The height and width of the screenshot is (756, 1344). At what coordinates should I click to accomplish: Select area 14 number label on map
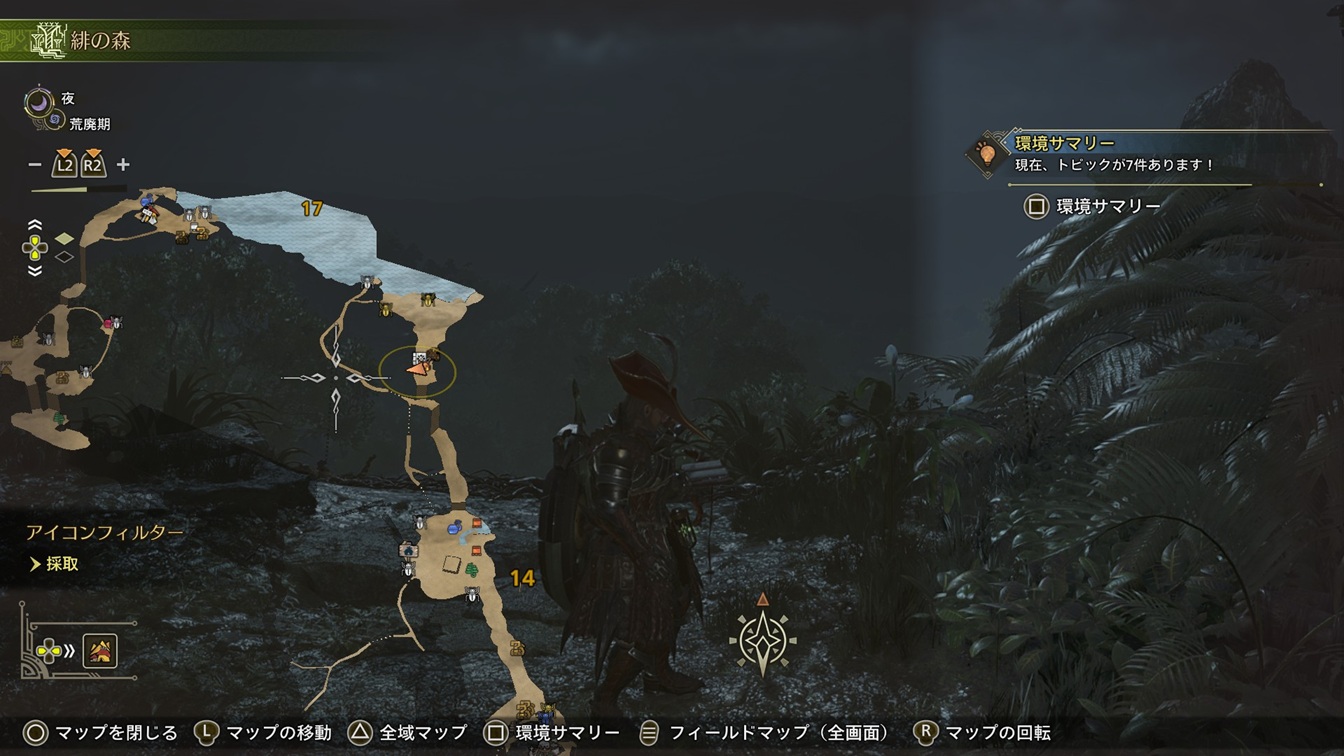[x=521, y=578]
